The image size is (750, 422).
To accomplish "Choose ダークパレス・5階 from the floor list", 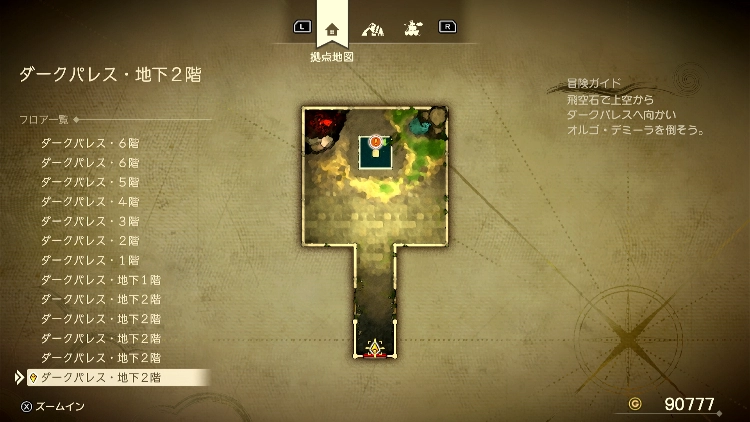I will point(90,182).
